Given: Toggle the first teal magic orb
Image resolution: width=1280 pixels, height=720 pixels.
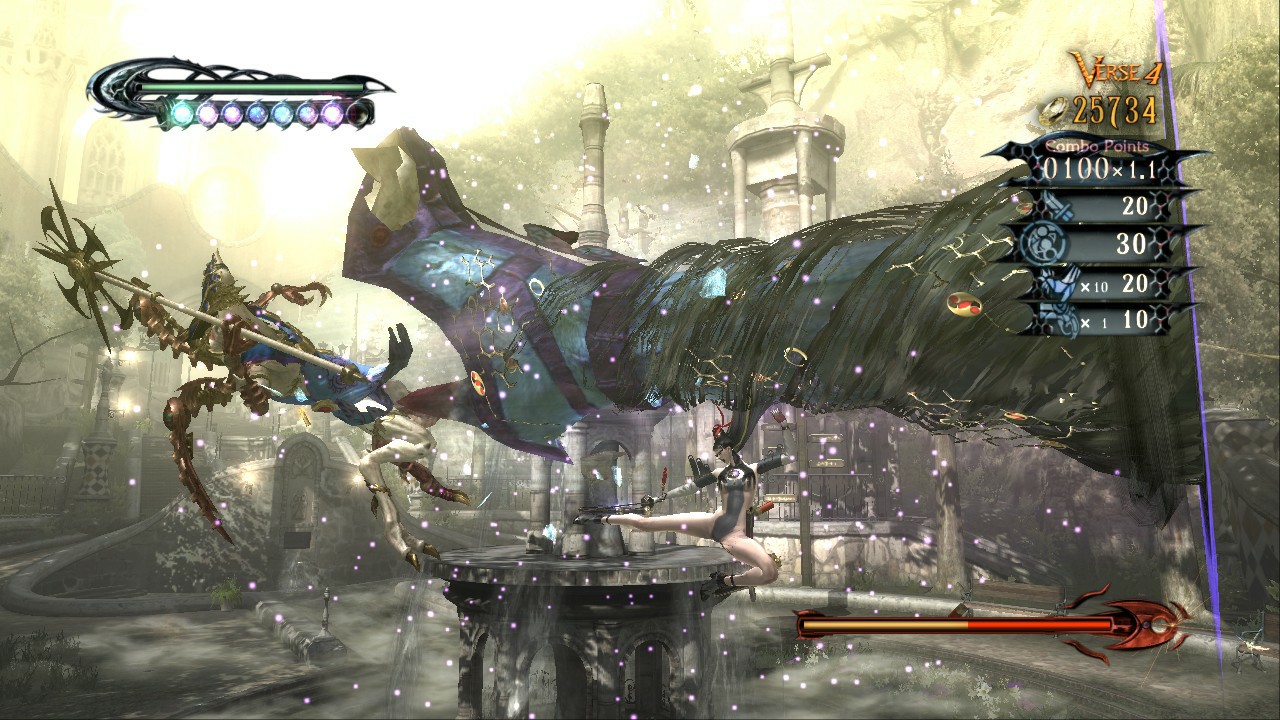Looking at the screenshot, I should coord(181,113).
